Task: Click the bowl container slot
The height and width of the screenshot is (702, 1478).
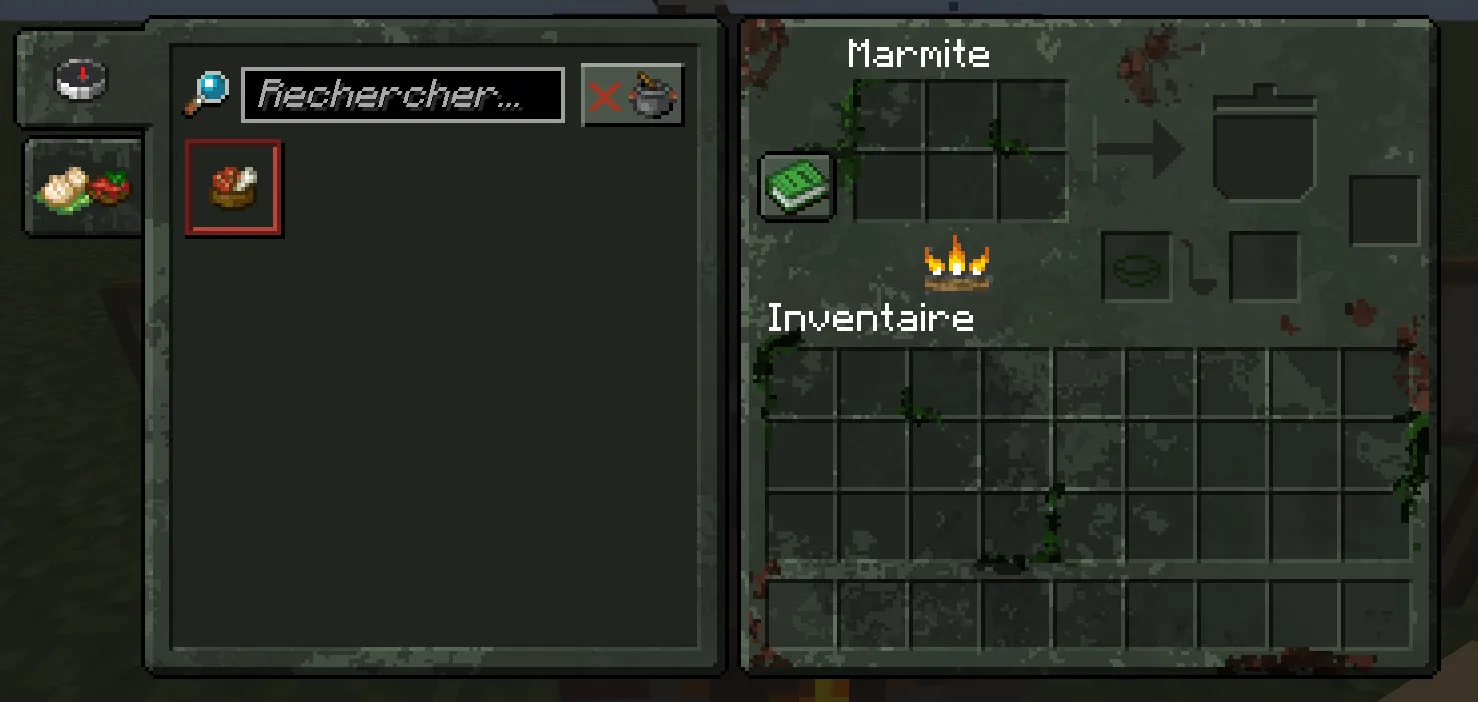Action: click(1136, 267)
